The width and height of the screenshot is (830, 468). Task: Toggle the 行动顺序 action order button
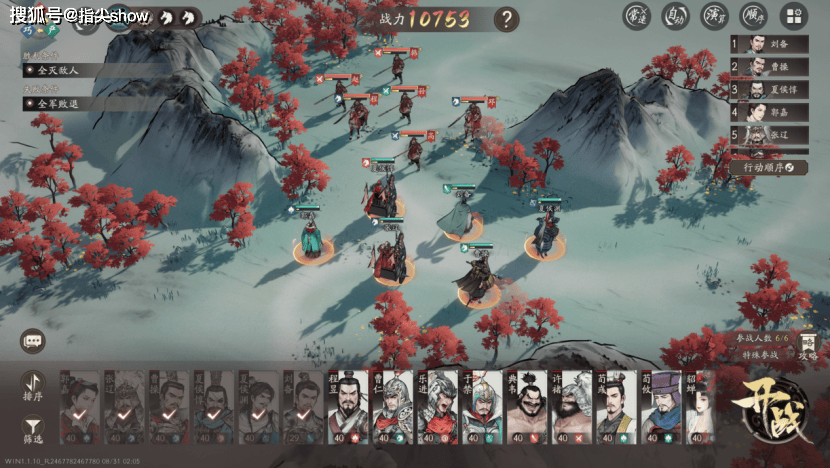tap(768, 167)
